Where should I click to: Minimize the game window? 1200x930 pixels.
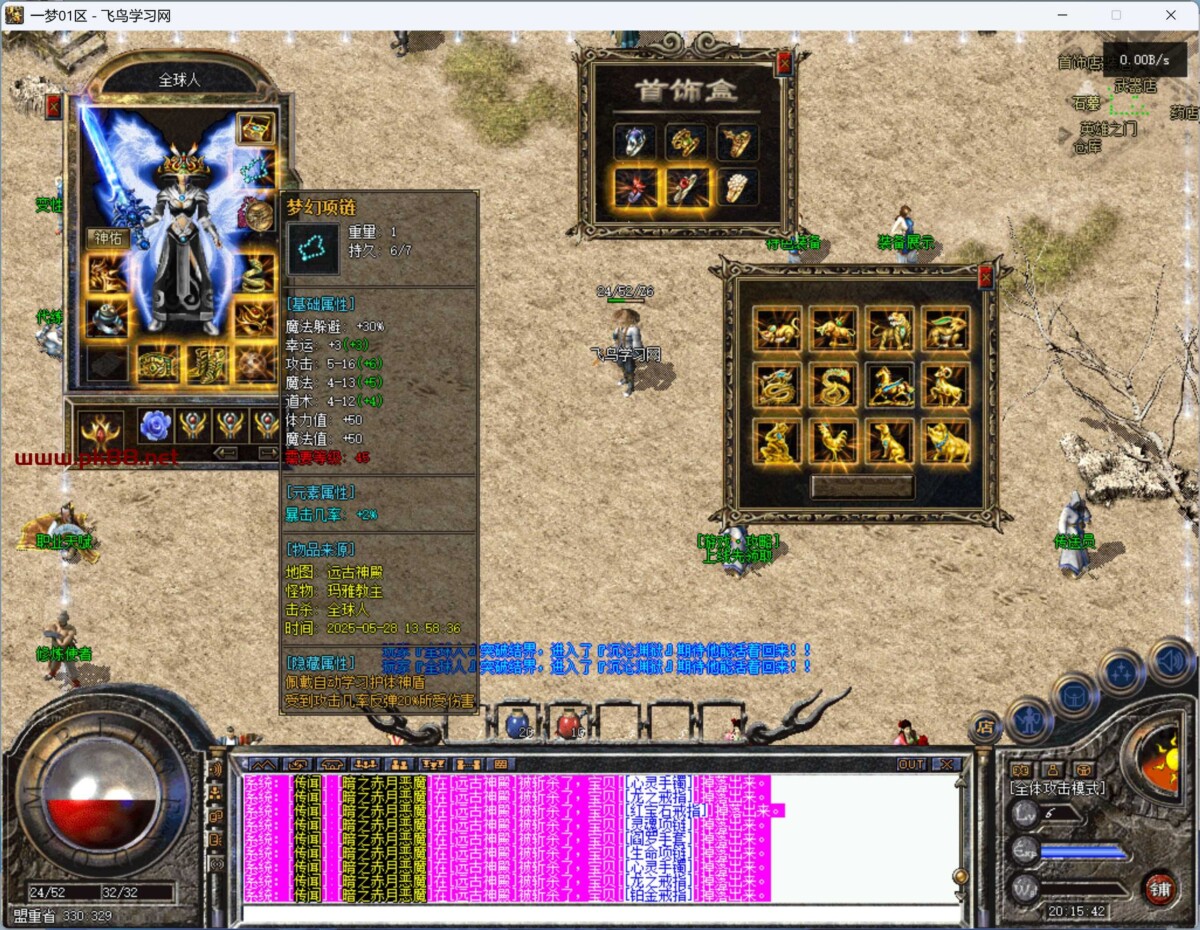[1063, 15]
